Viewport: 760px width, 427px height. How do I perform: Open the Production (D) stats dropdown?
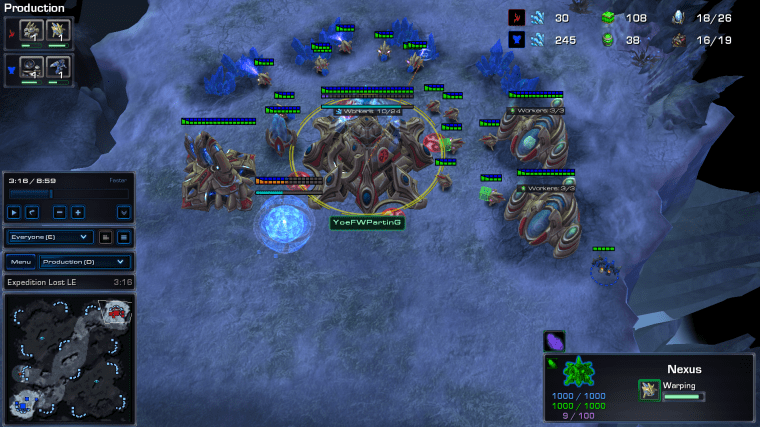click(84, 261)
